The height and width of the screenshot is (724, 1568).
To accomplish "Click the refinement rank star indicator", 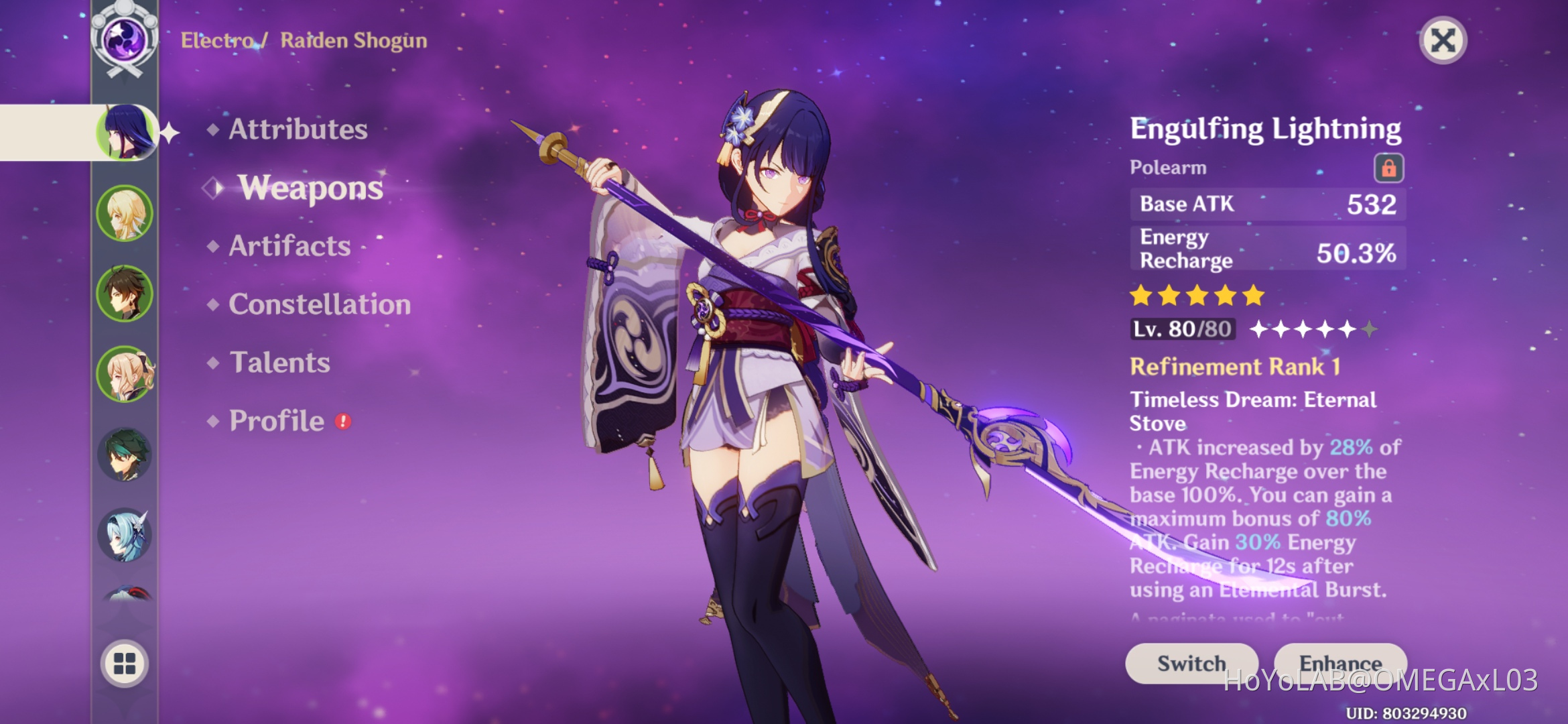I will click(1313, 328).
